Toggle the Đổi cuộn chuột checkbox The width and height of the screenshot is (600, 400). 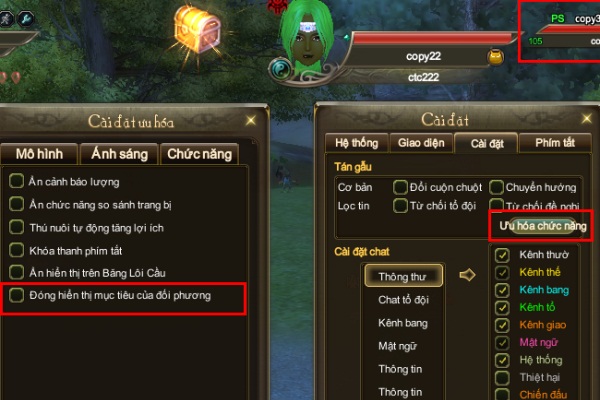pos(400,188)
